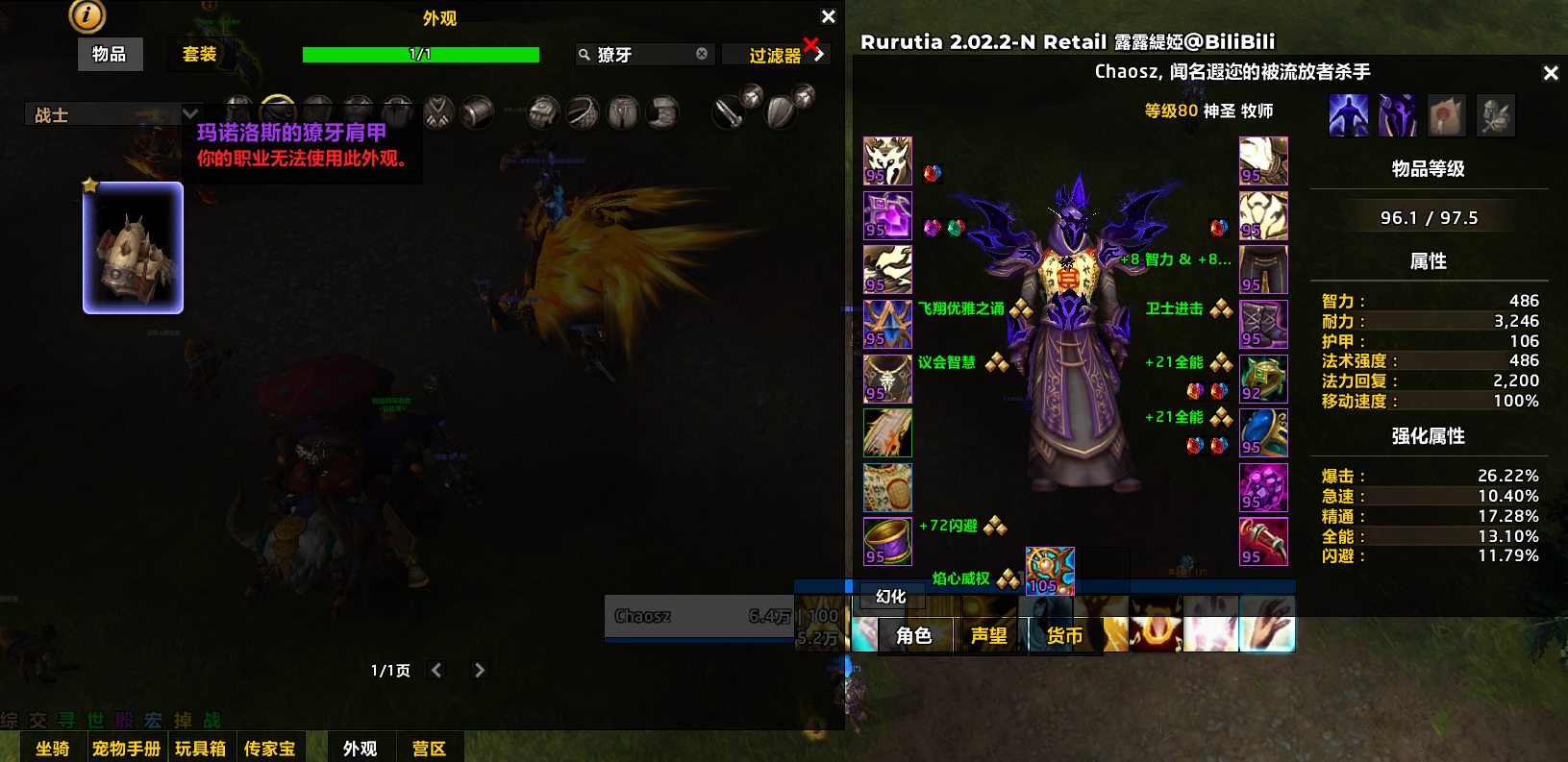Open the 营区 tab
The width and height of the screenshot is (1568, 762).
tap(429, 748)
